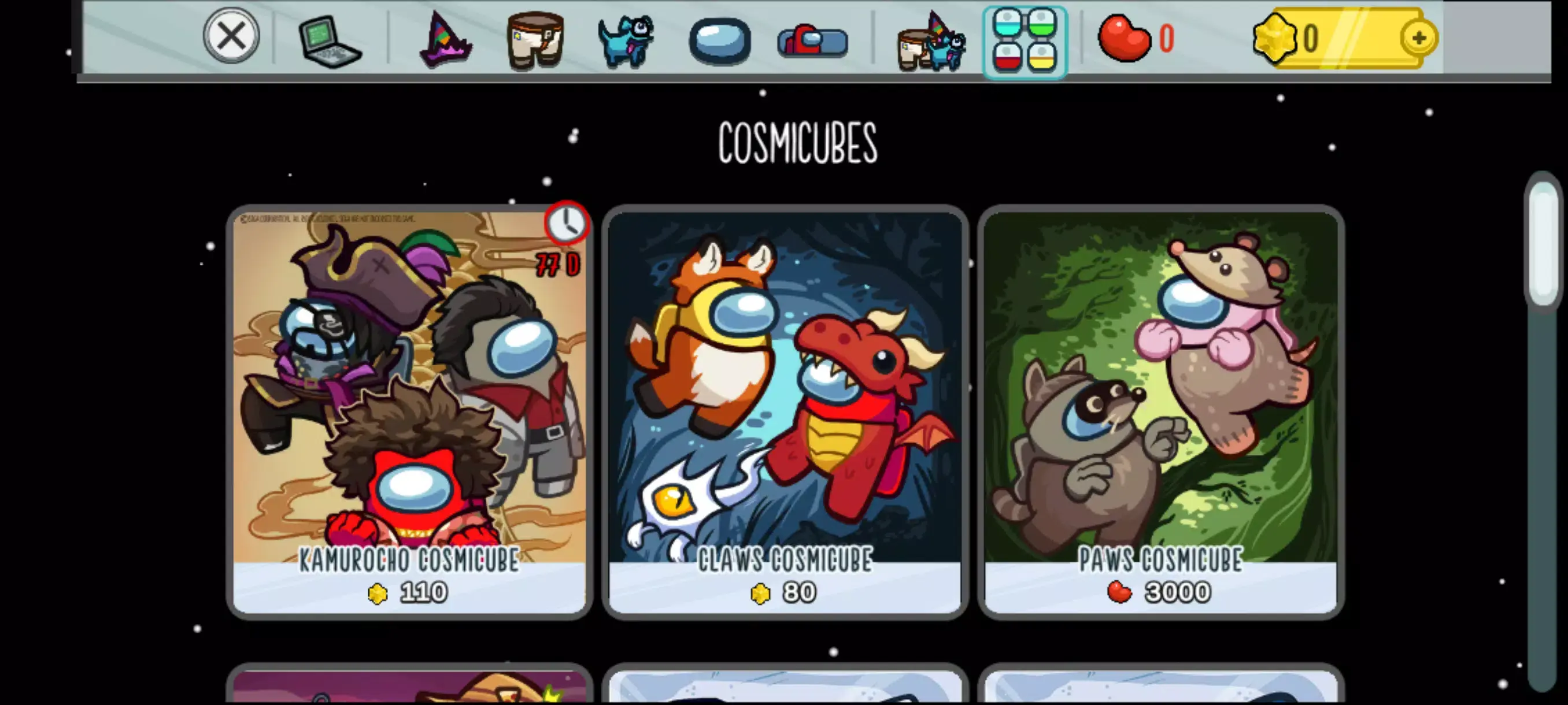The image size is (1568, 705).
Task: Select the pet dog category icon
Action: pyautogui.click(x=628, y=39)
